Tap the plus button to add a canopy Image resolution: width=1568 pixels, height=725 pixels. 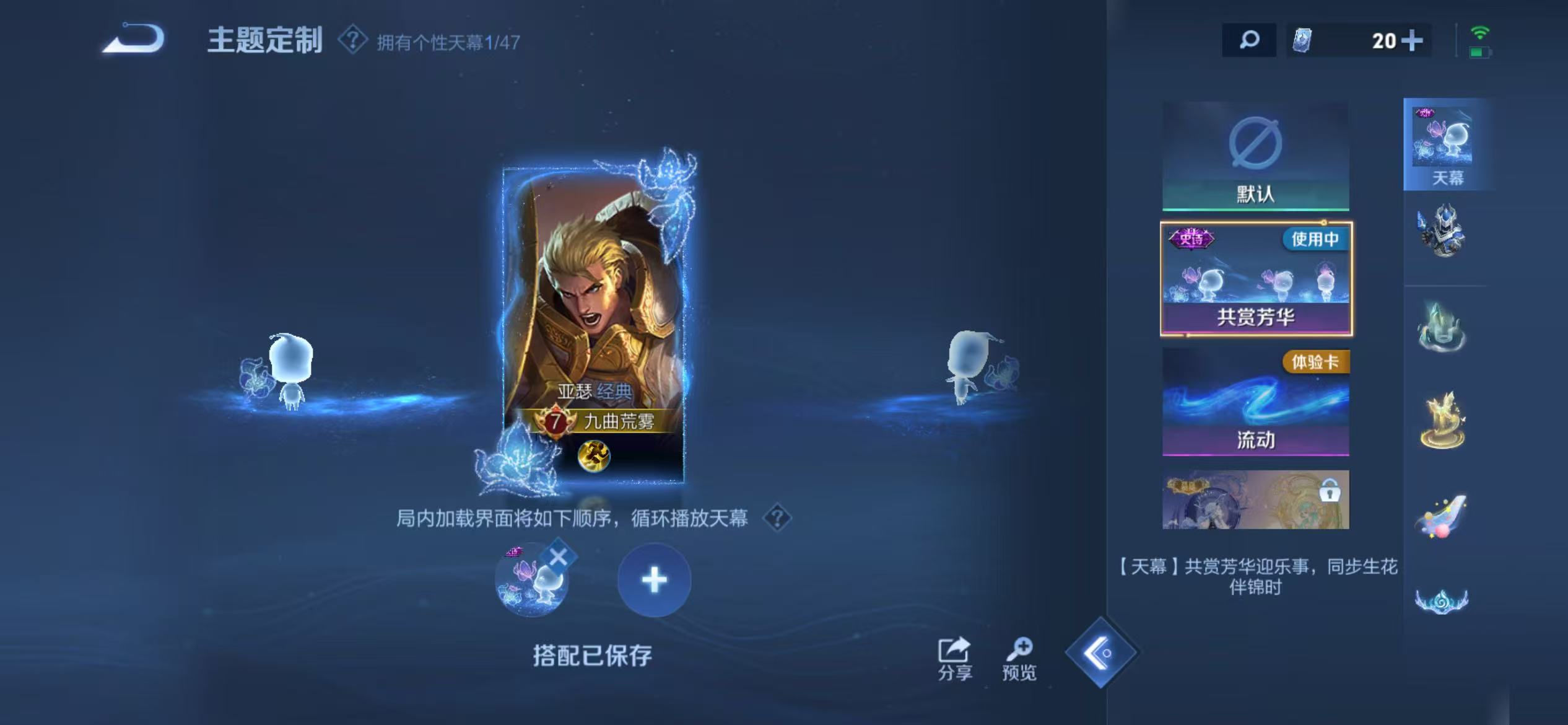pyautogui.click(x=654, y=581)
